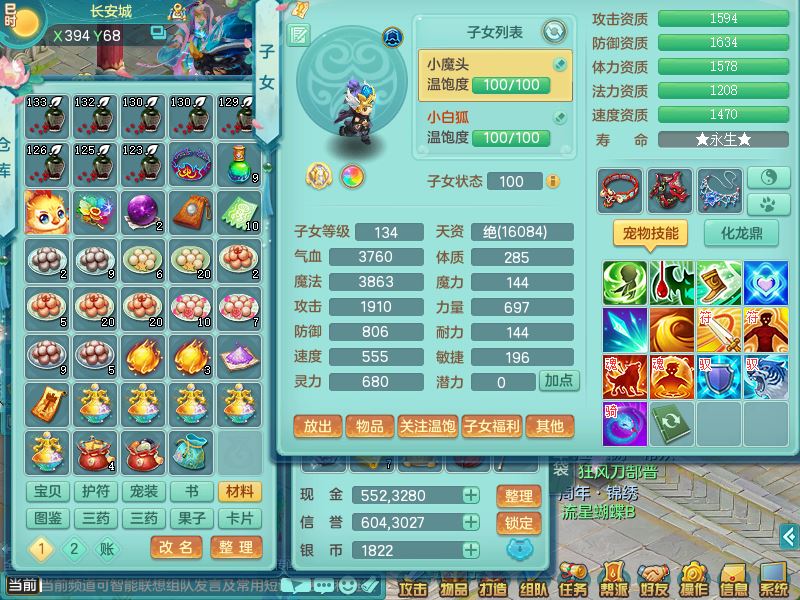
Task: Add 现金 with the plus button
Action: click(470, 495)
